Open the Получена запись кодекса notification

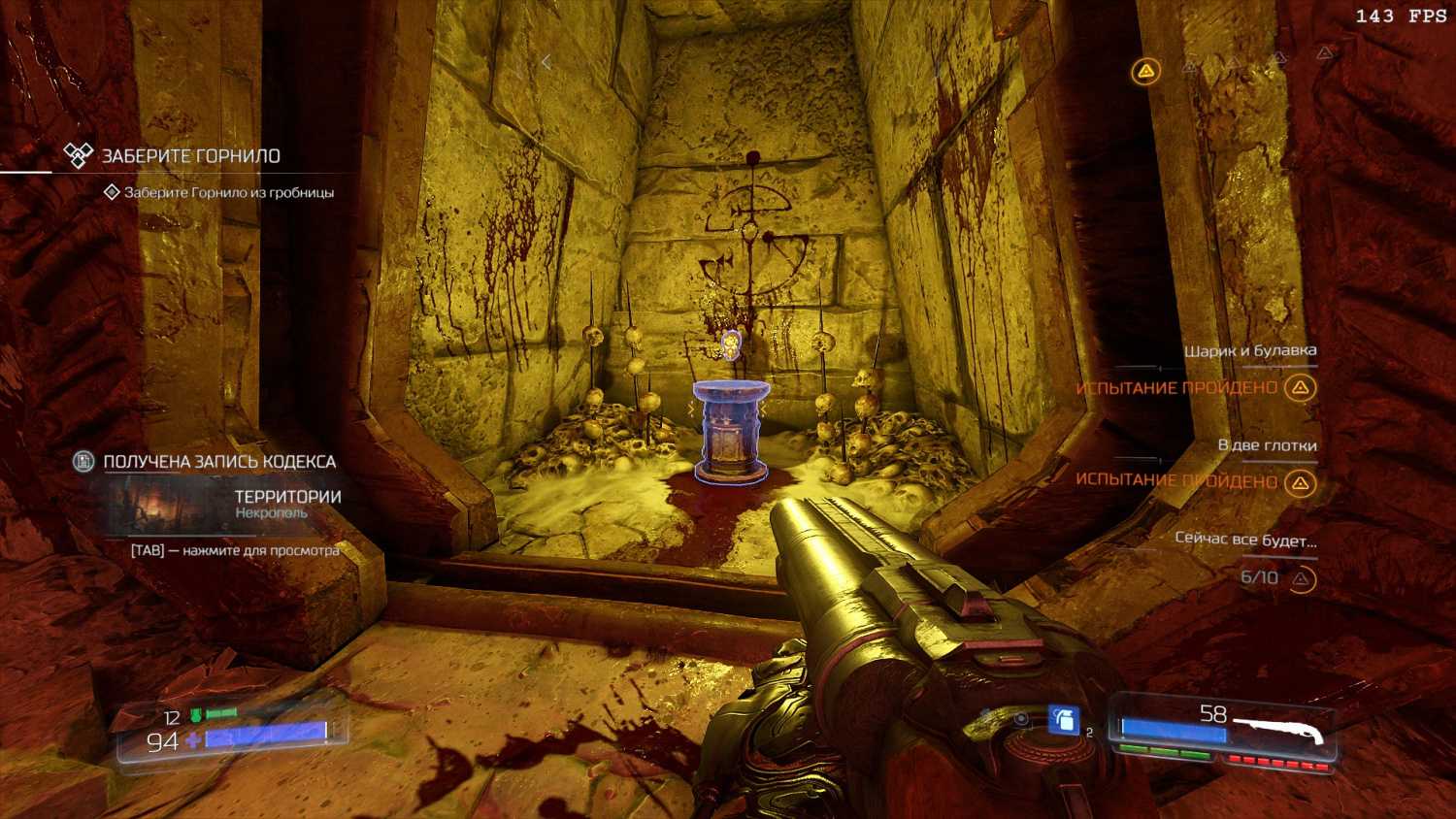[219, 462]
